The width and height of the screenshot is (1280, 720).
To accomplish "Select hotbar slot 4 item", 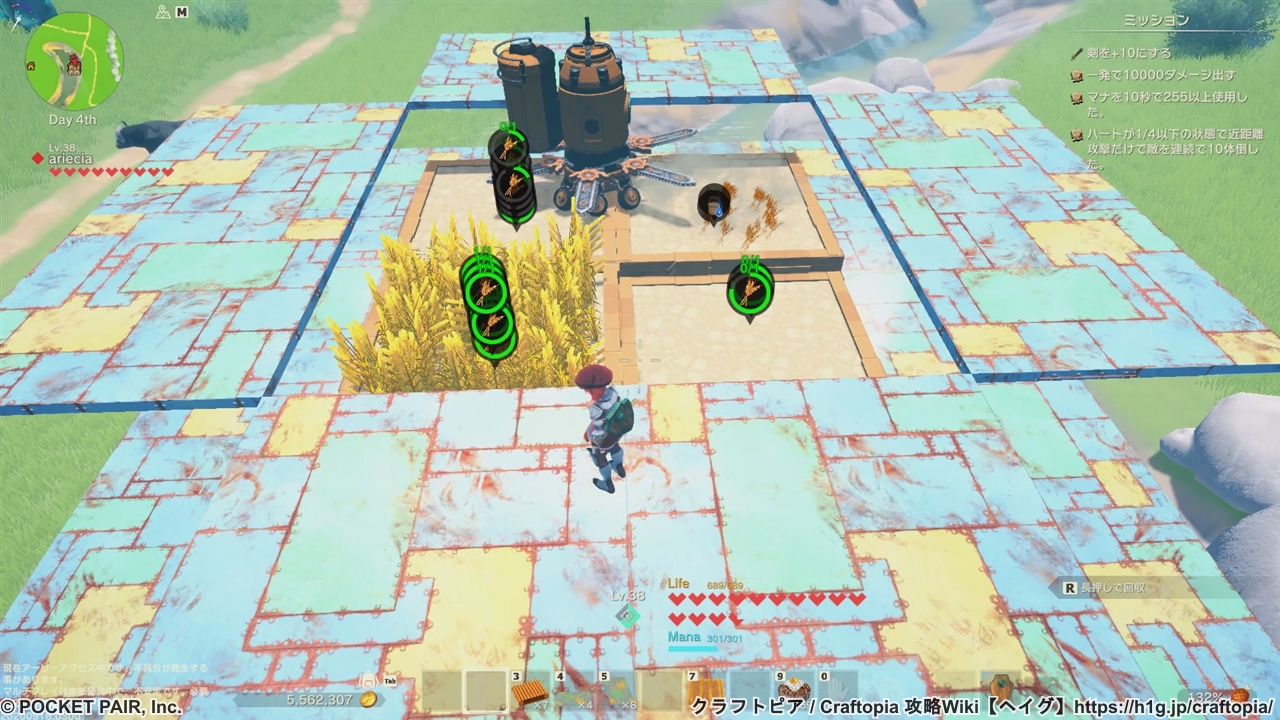I will pyautogui.click(x=576, y=690).
